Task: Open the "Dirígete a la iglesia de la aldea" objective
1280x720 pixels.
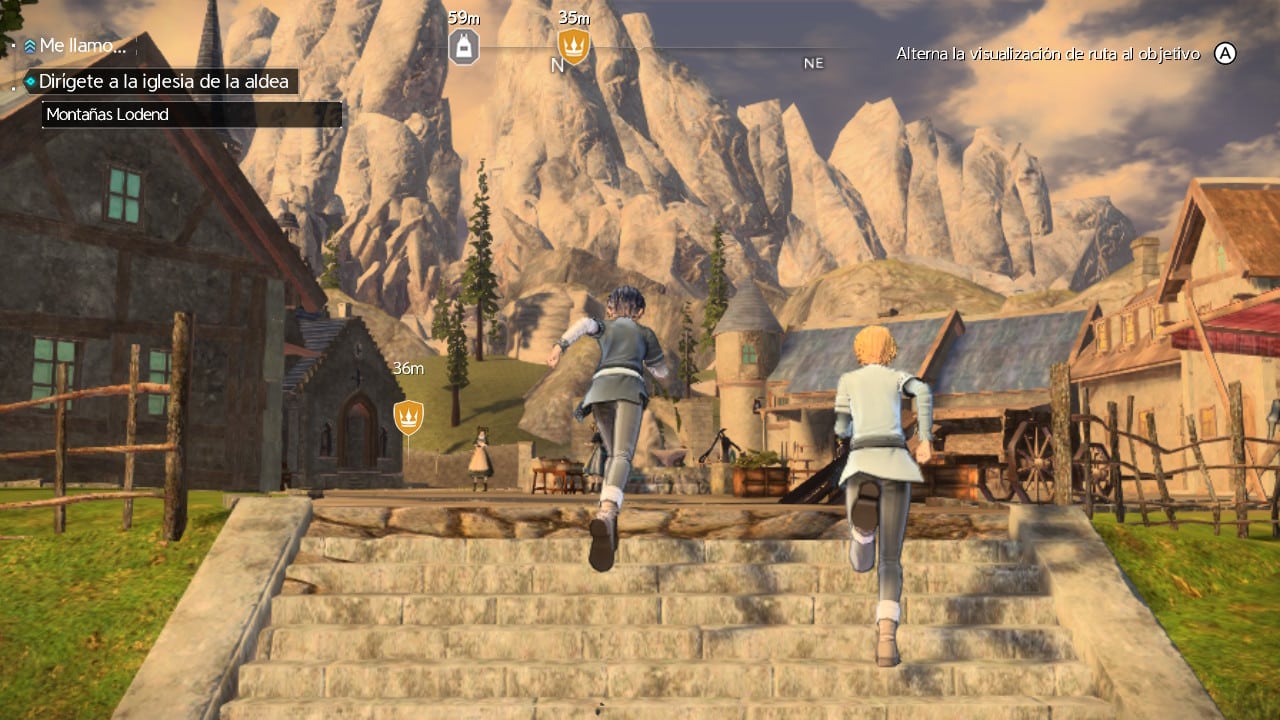Action: pyautogui.click(x=161, y=81)
